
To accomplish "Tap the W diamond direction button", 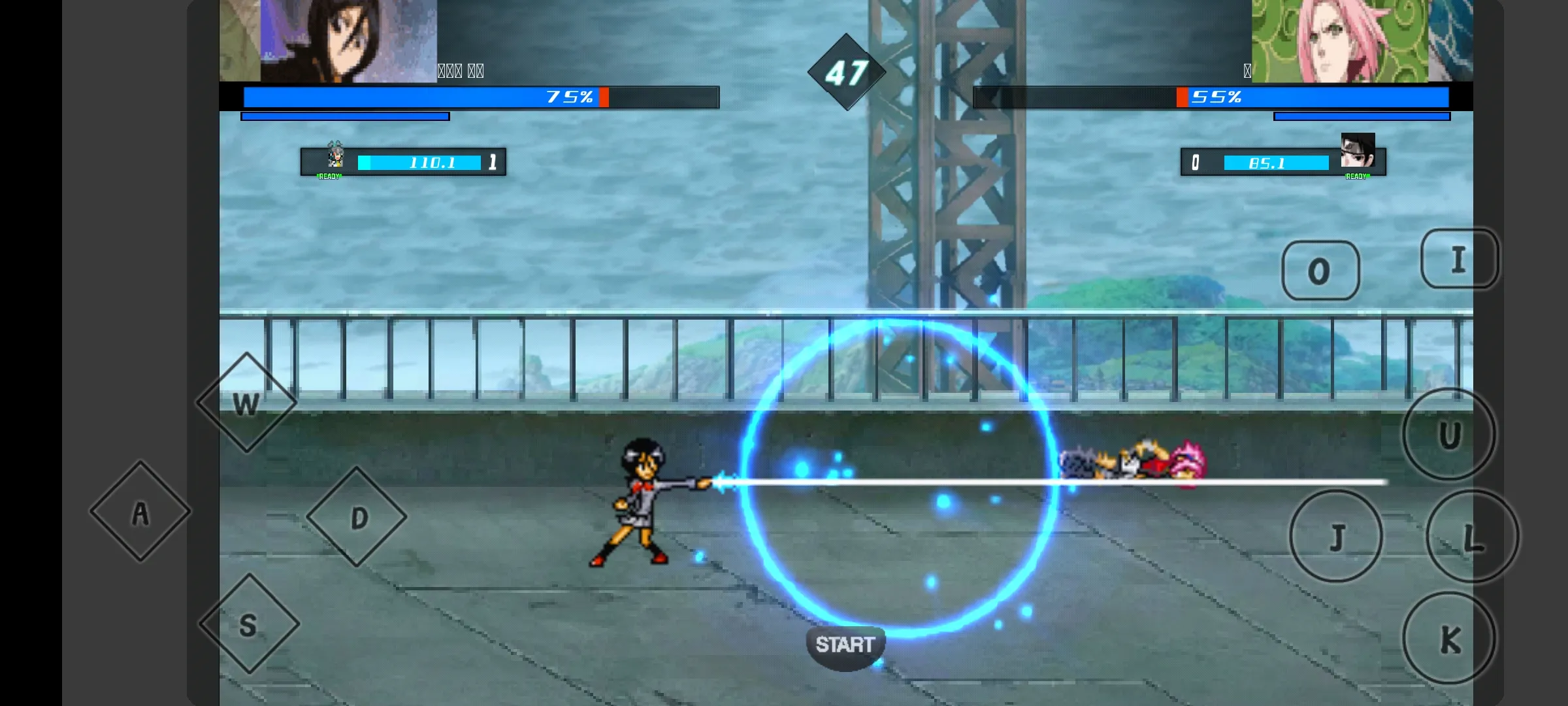I will tap(246, 403).
